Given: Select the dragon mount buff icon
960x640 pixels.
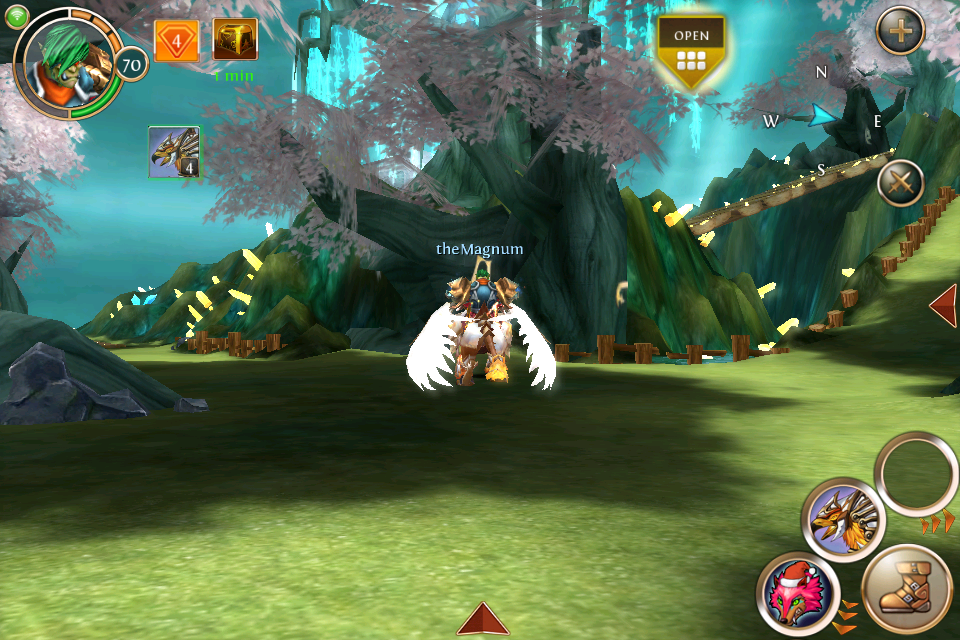Looking at the screenshot, I should point(174,152).
